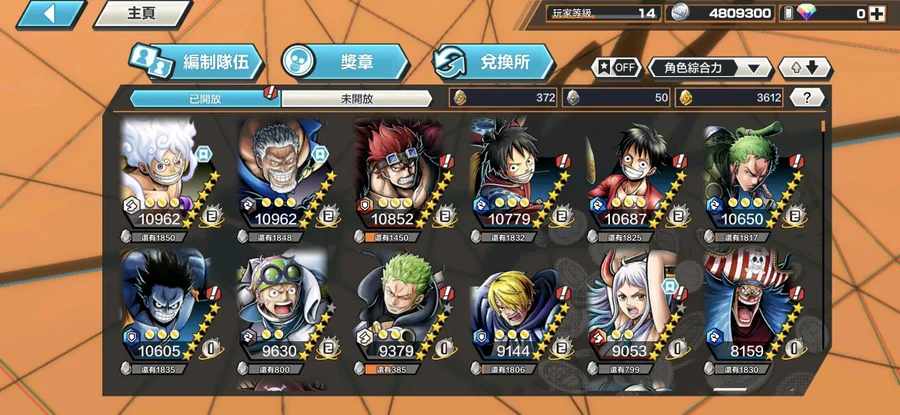Add rainbow diamonds with plus button
The width and height of the screenshot is (900, 415).
point(877,13)
